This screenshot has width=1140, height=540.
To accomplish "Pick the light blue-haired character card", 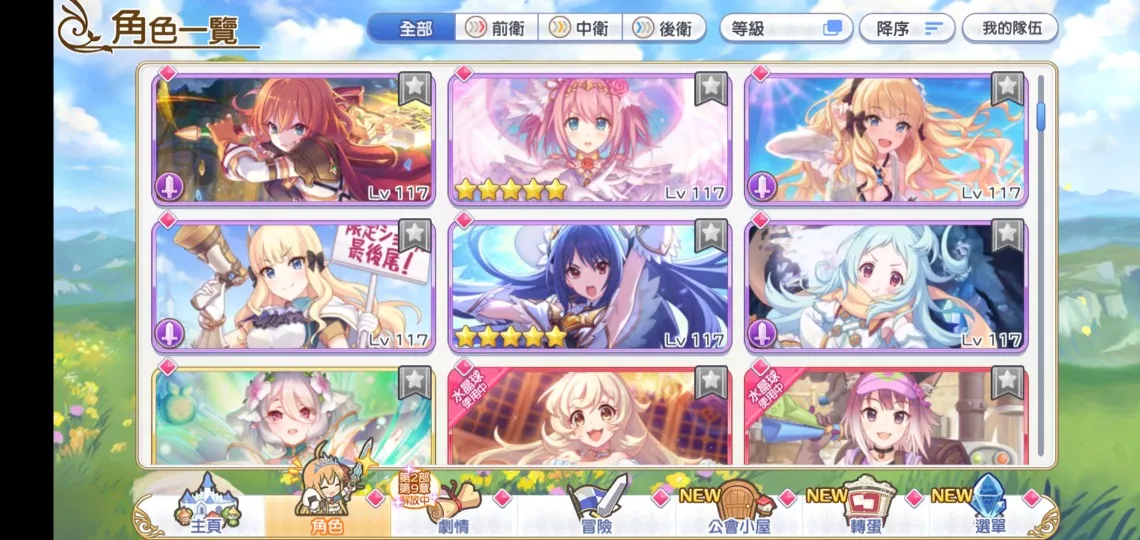I will pos(885,285).
